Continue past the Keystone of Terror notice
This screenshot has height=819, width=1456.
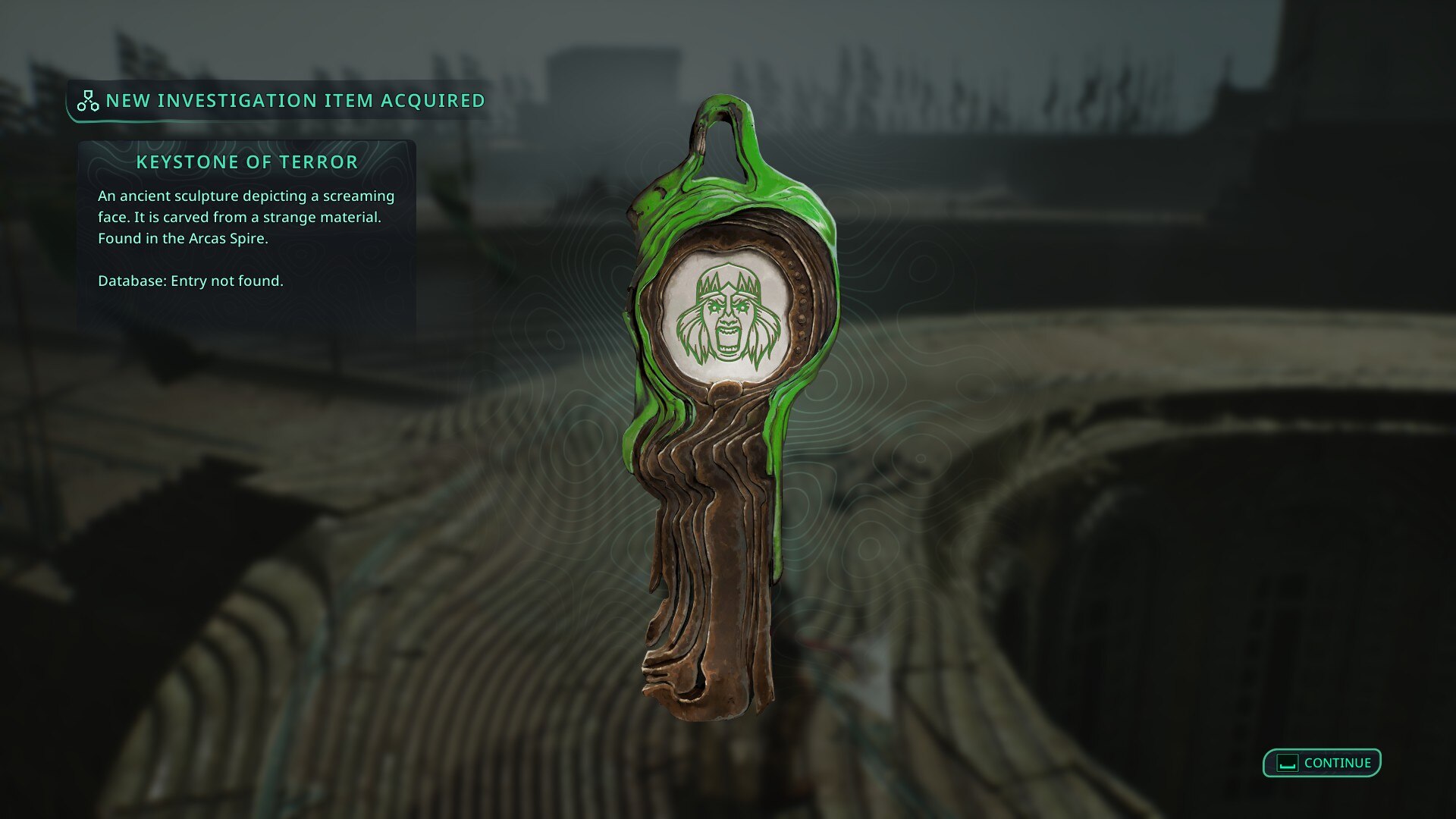(x=1322, y=763)
